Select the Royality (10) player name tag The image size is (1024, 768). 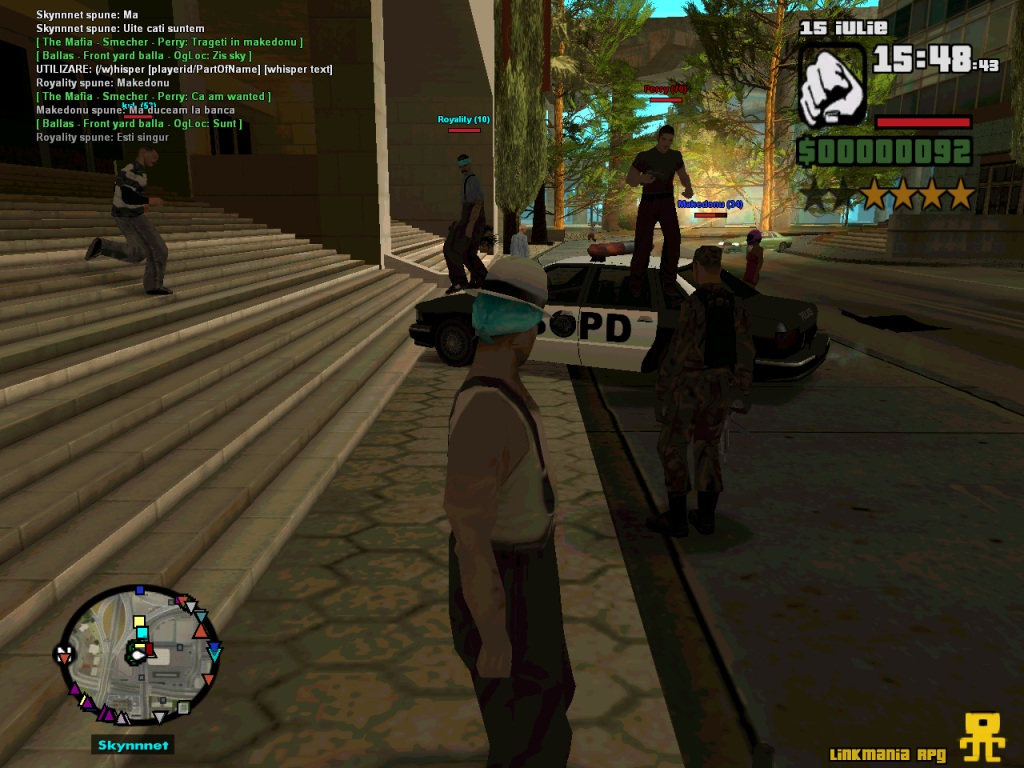[x=464, y=120]
